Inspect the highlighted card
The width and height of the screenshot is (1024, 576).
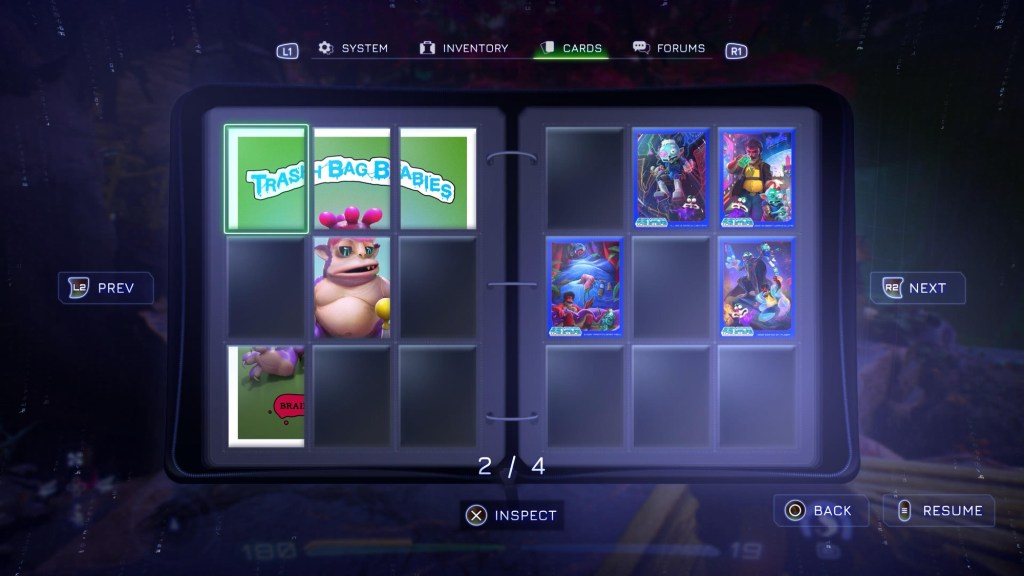coord(512,515)
